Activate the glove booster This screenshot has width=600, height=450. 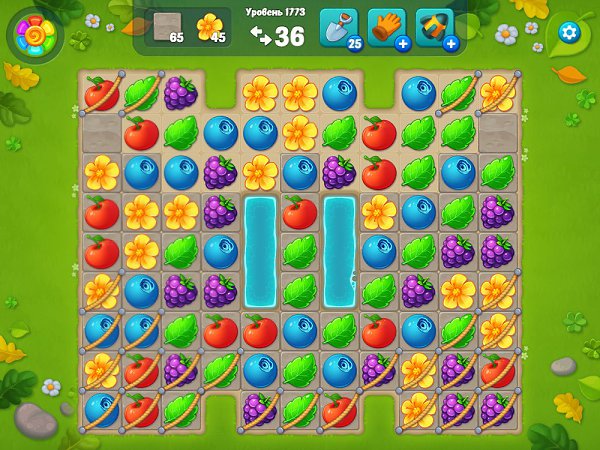pos(385,27)
